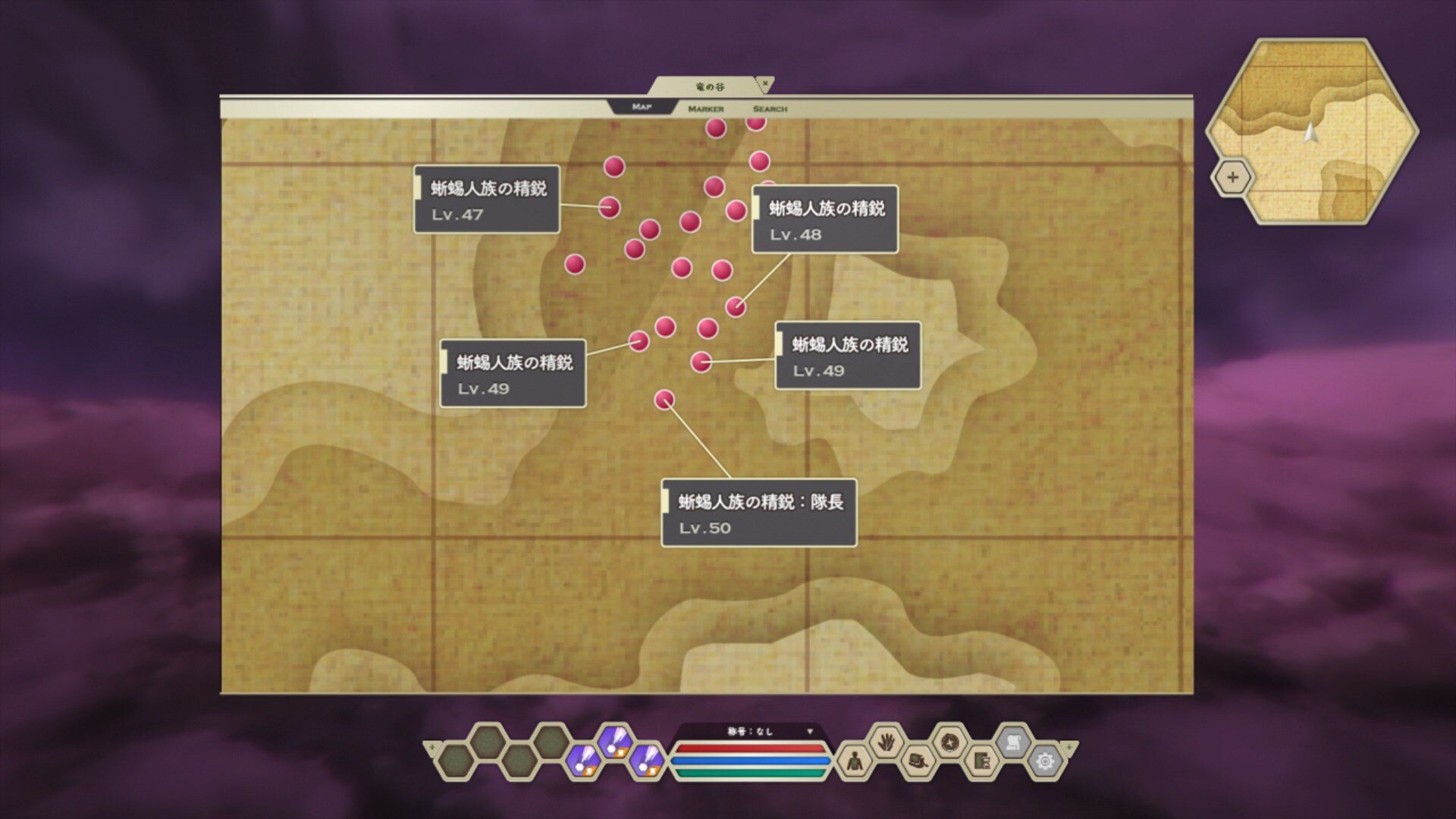1456x819 pixels.
Task: Open the round star emblem icon
Action: click(x=949, y=742)
